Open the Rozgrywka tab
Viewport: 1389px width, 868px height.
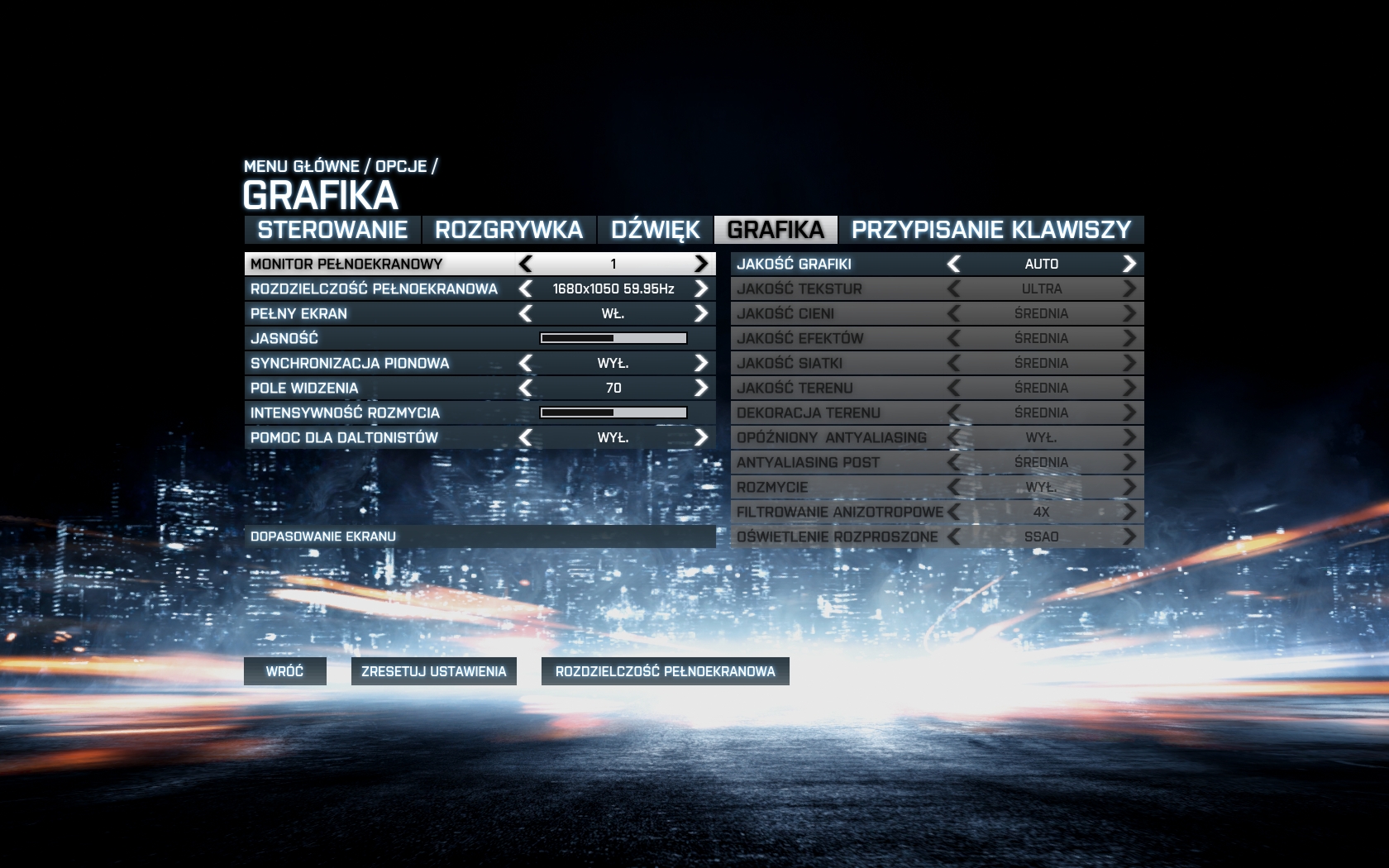pyautogui.click(x=508, y=230)
